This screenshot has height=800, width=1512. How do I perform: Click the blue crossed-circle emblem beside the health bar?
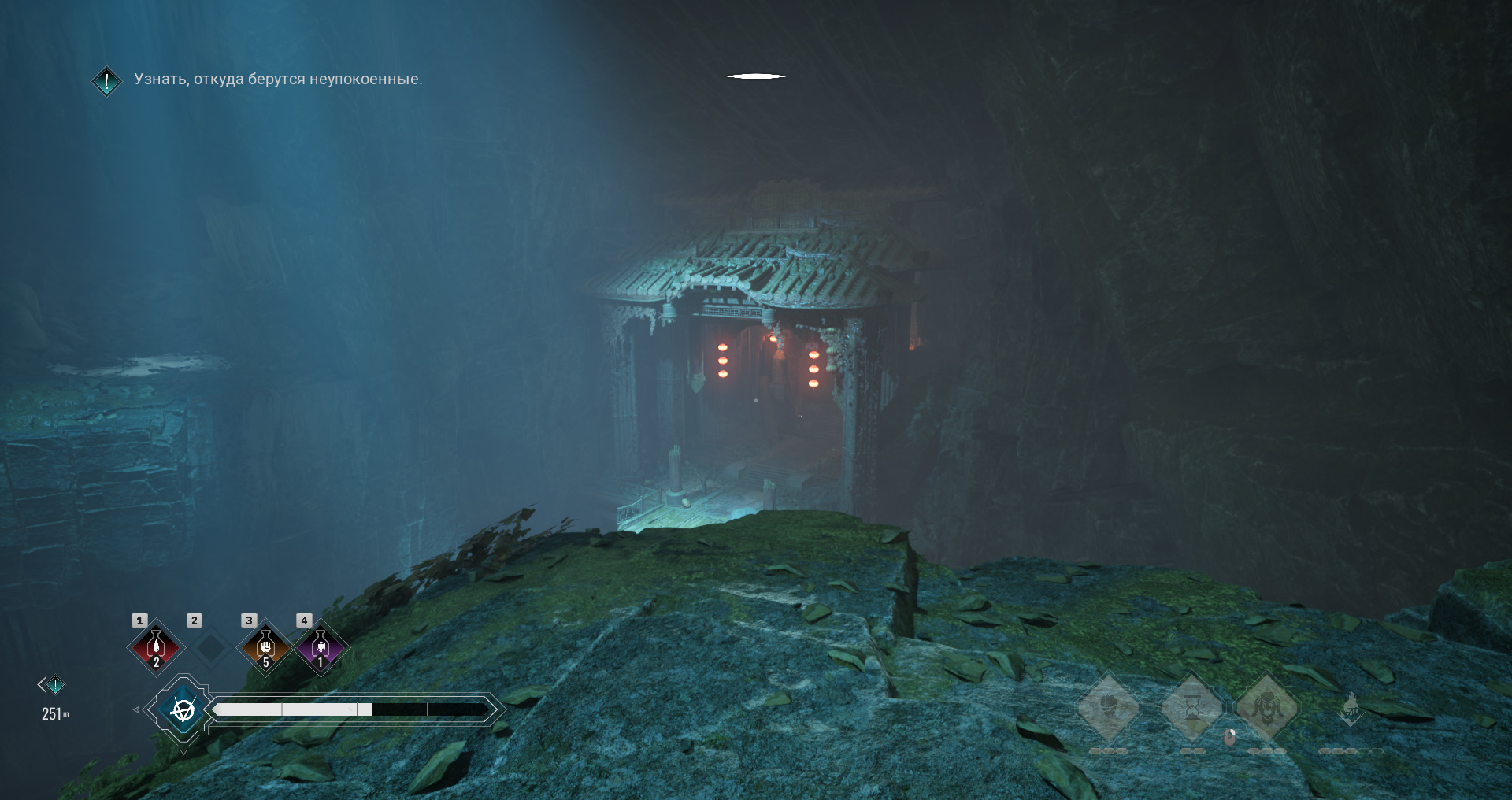[x=183, y=710]
